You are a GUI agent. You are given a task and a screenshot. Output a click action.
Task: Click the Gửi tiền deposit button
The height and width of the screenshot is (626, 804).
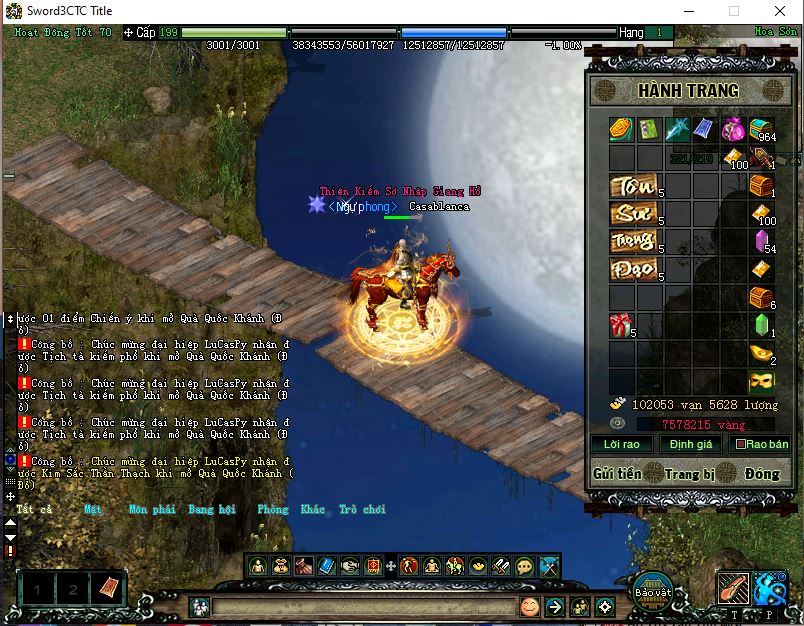(x=617, y=473)
